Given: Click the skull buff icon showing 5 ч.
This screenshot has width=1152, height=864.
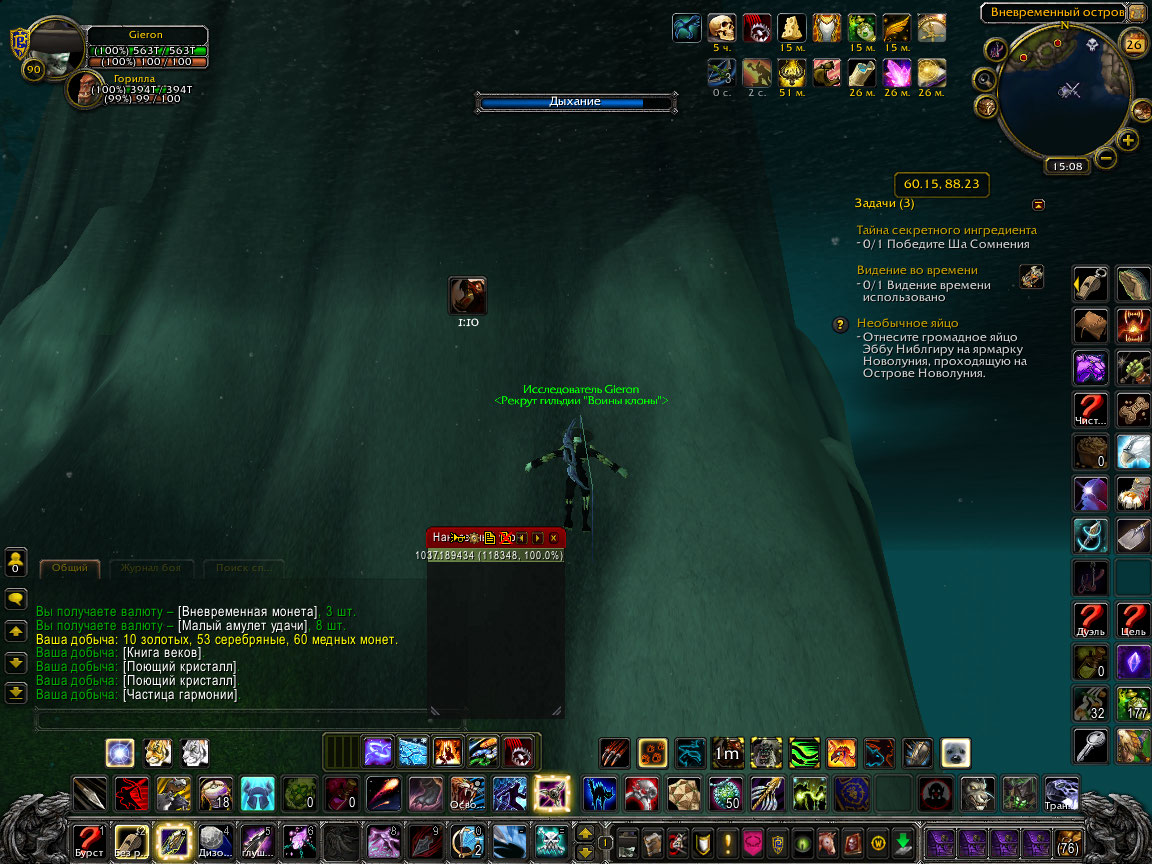Looking at the screenshot, I should (721, 28).
